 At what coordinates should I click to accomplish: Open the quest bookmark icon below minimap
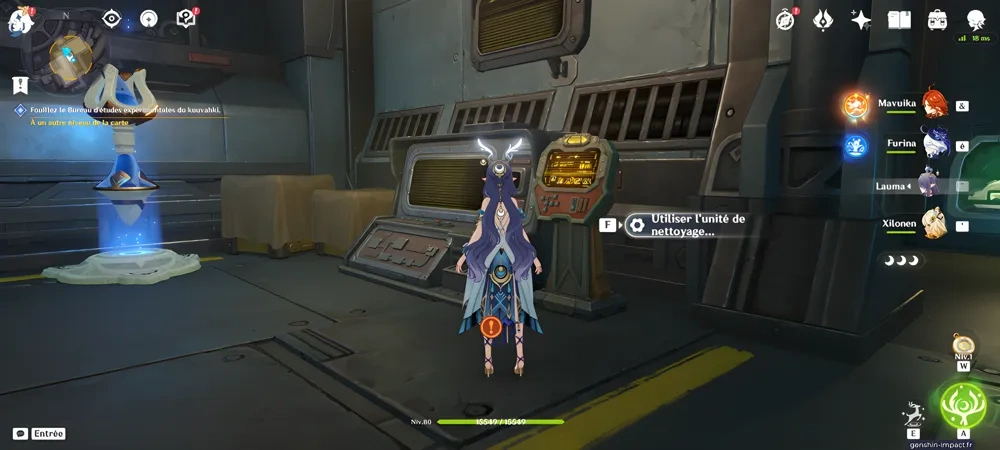click(x=19, y=85)
